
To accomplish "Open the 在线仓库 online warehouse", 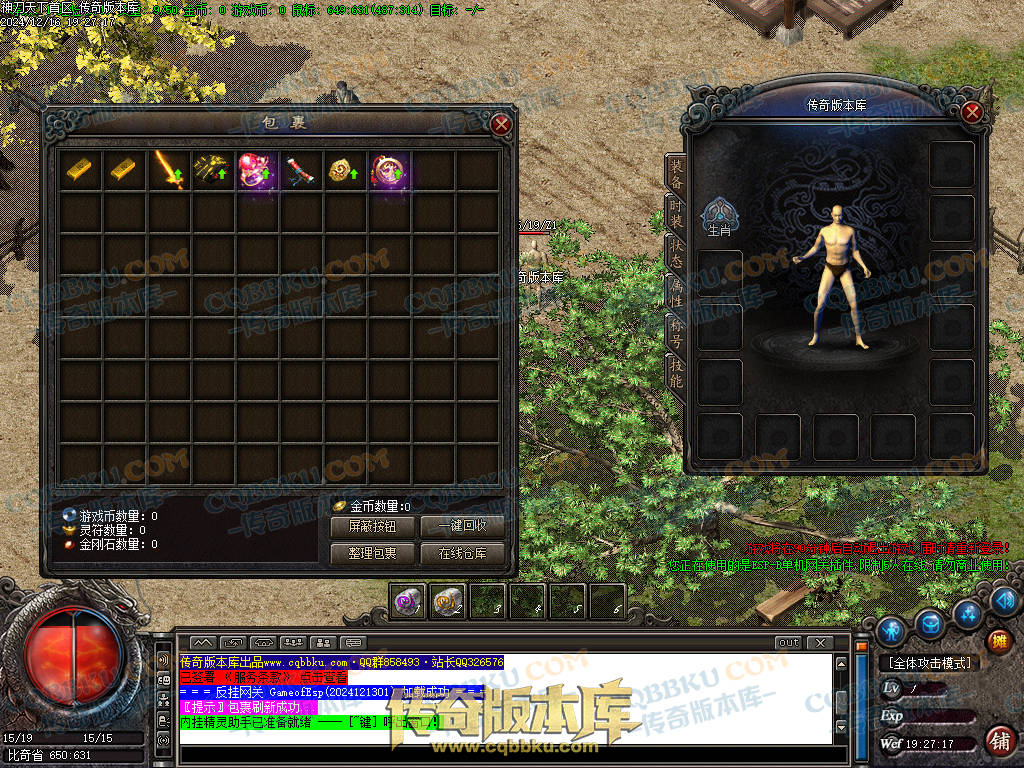I will (x=462, y=553).
